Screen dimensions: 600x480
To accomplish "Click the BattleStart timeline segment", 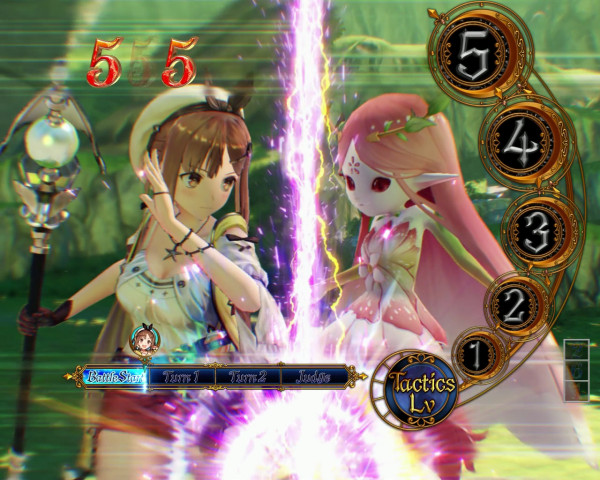I will [114, 377].
